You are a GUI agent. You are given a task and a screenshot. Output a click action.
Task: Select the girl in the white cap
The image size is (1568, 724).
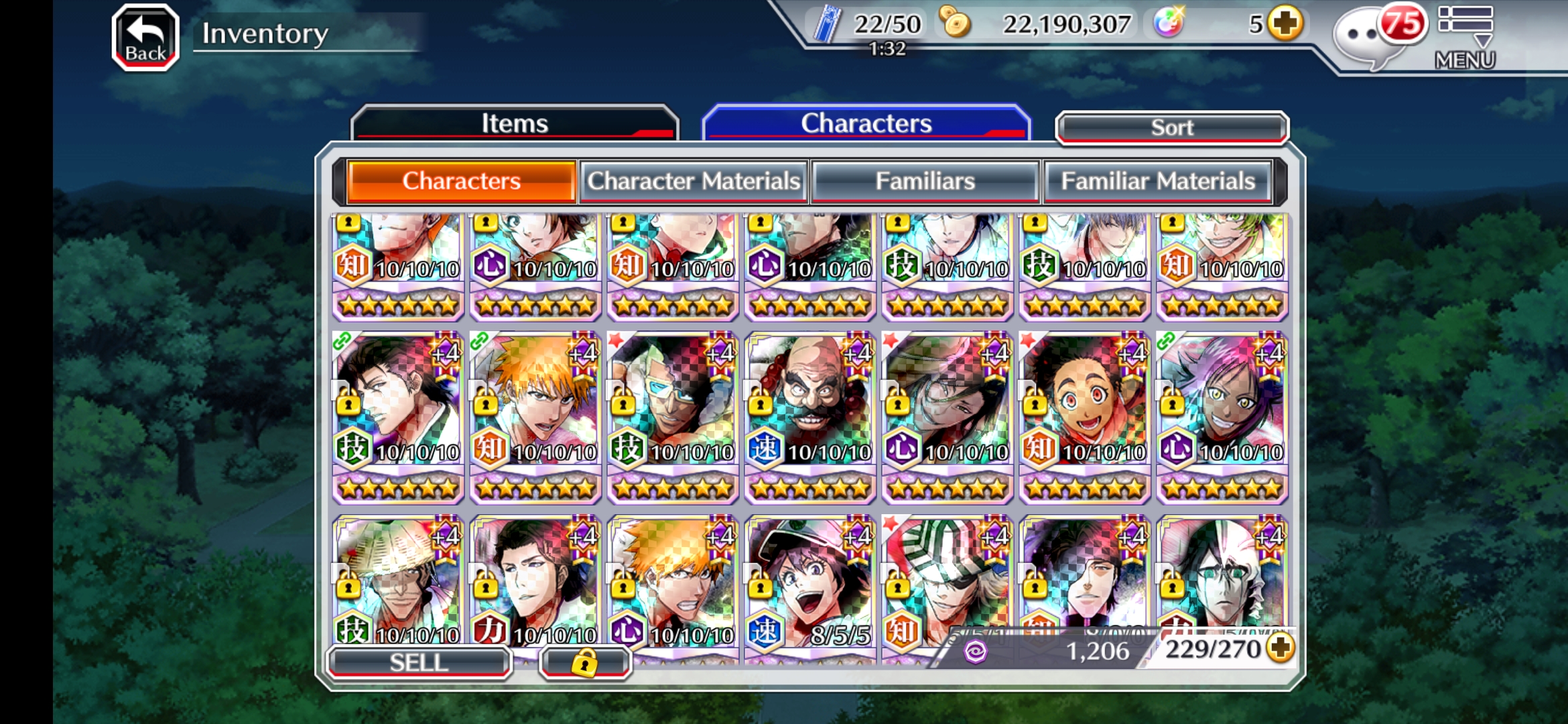click(809, 583)
